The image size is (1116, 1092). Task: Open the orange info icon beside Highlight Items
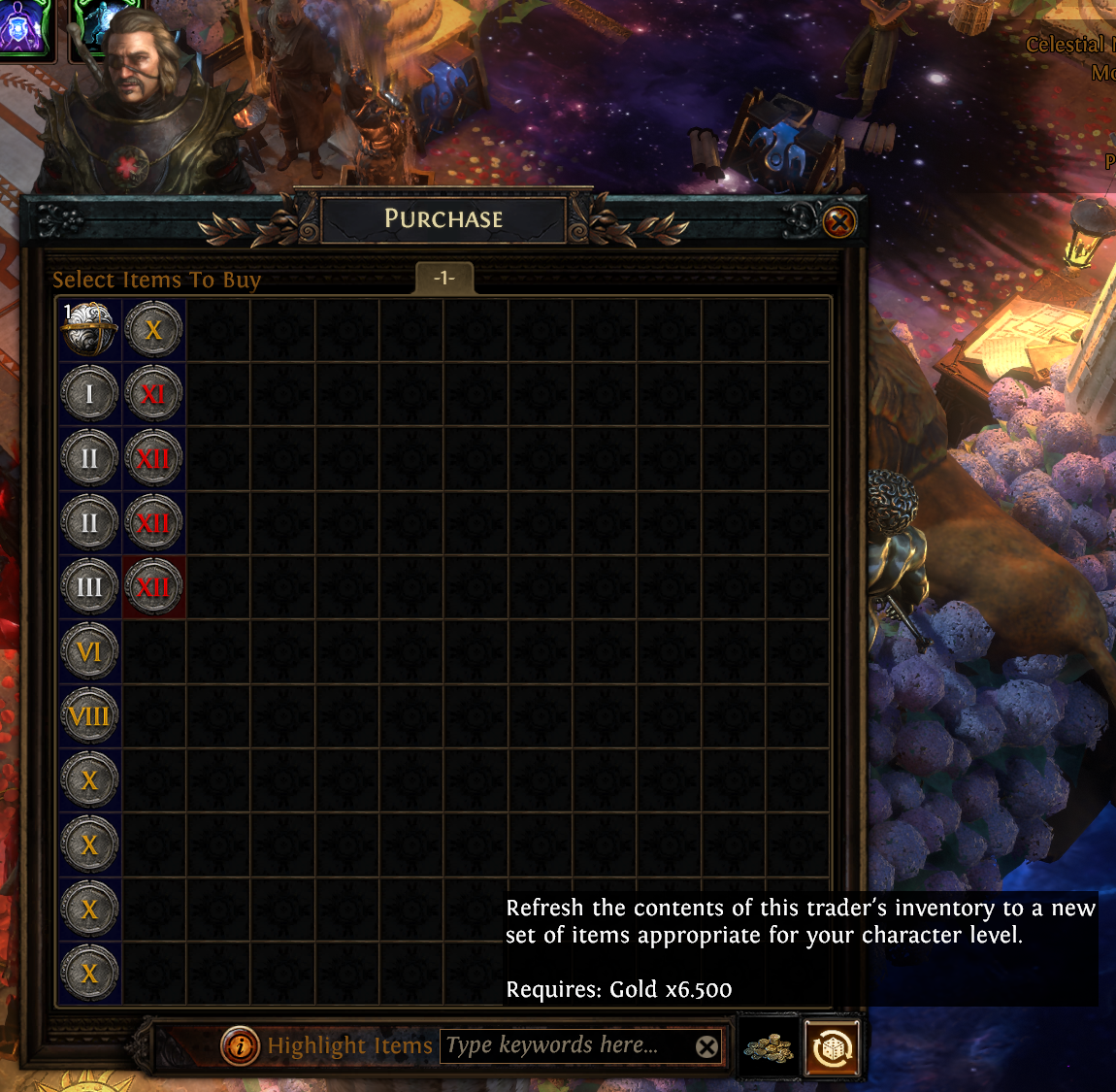coord(239,1046)
